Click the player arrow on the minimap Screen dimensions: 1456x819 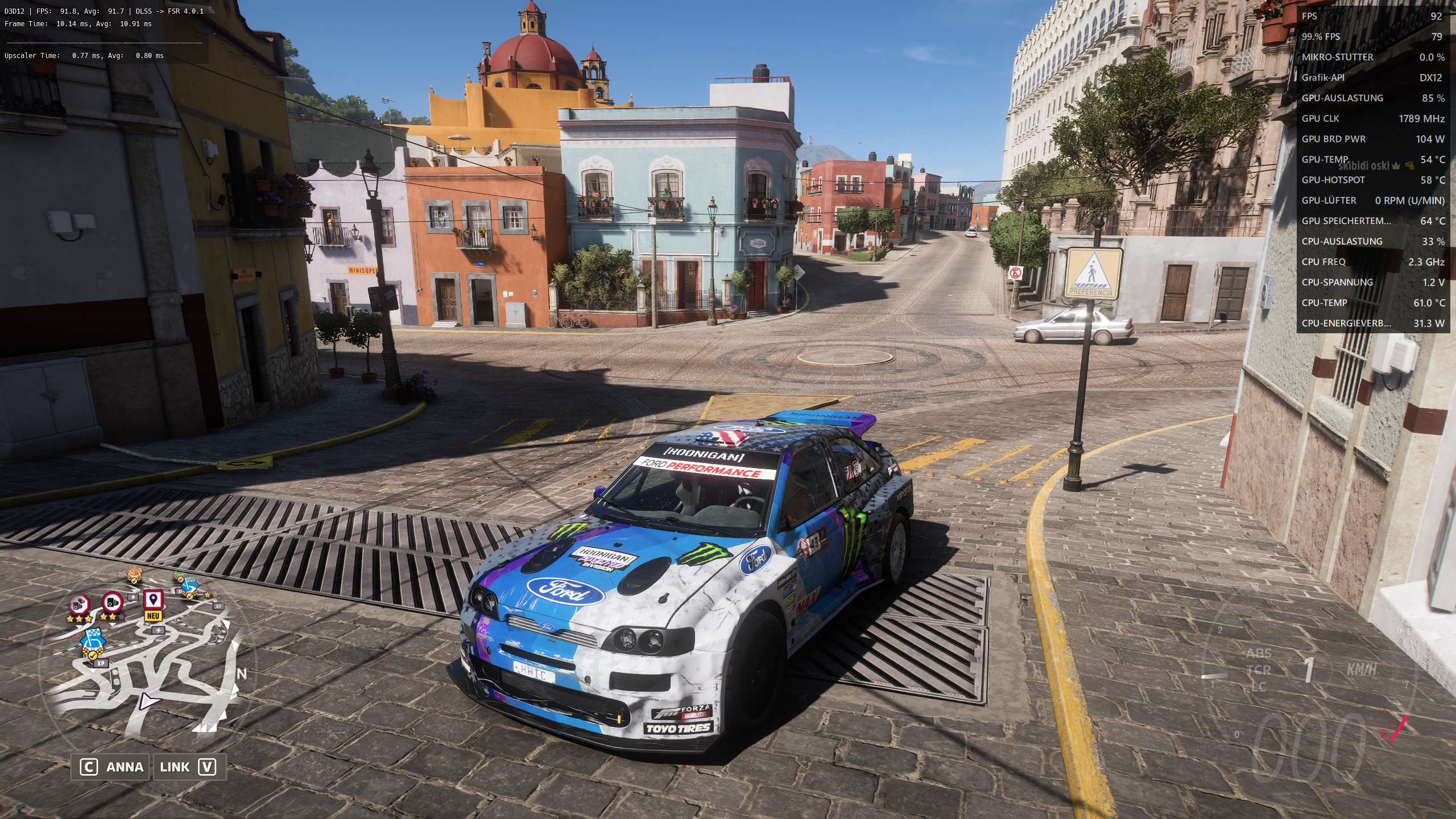[148, 701]
